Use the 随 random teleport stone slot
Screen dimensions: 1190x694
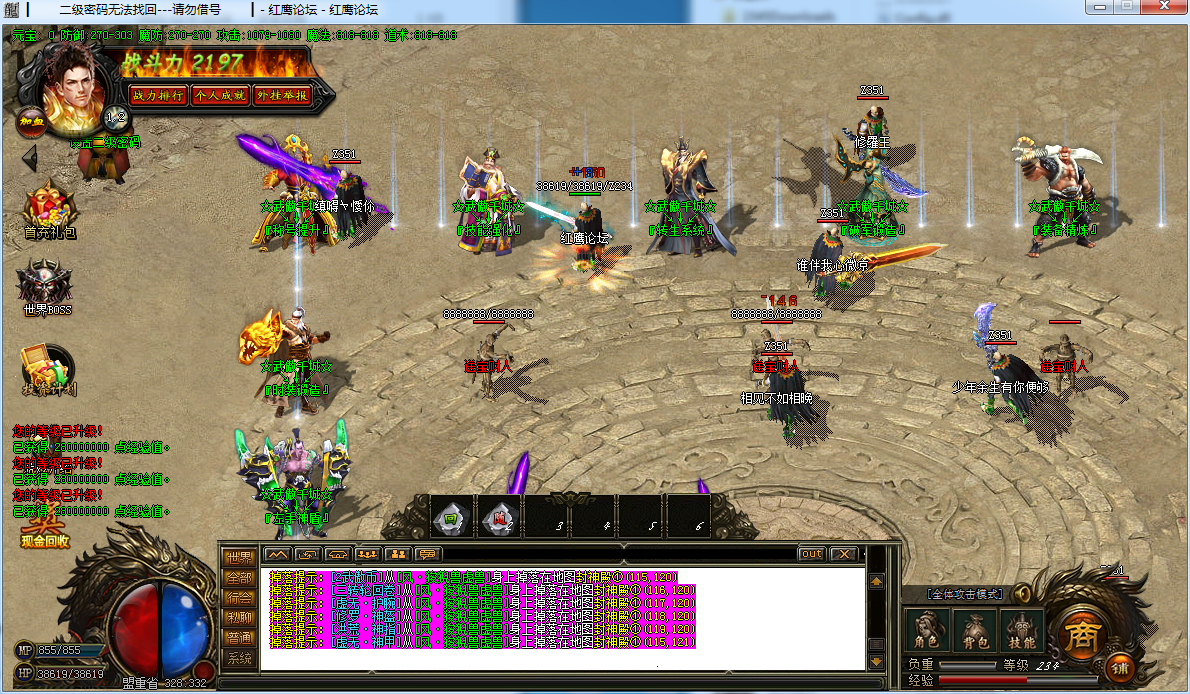pos(498,516)
